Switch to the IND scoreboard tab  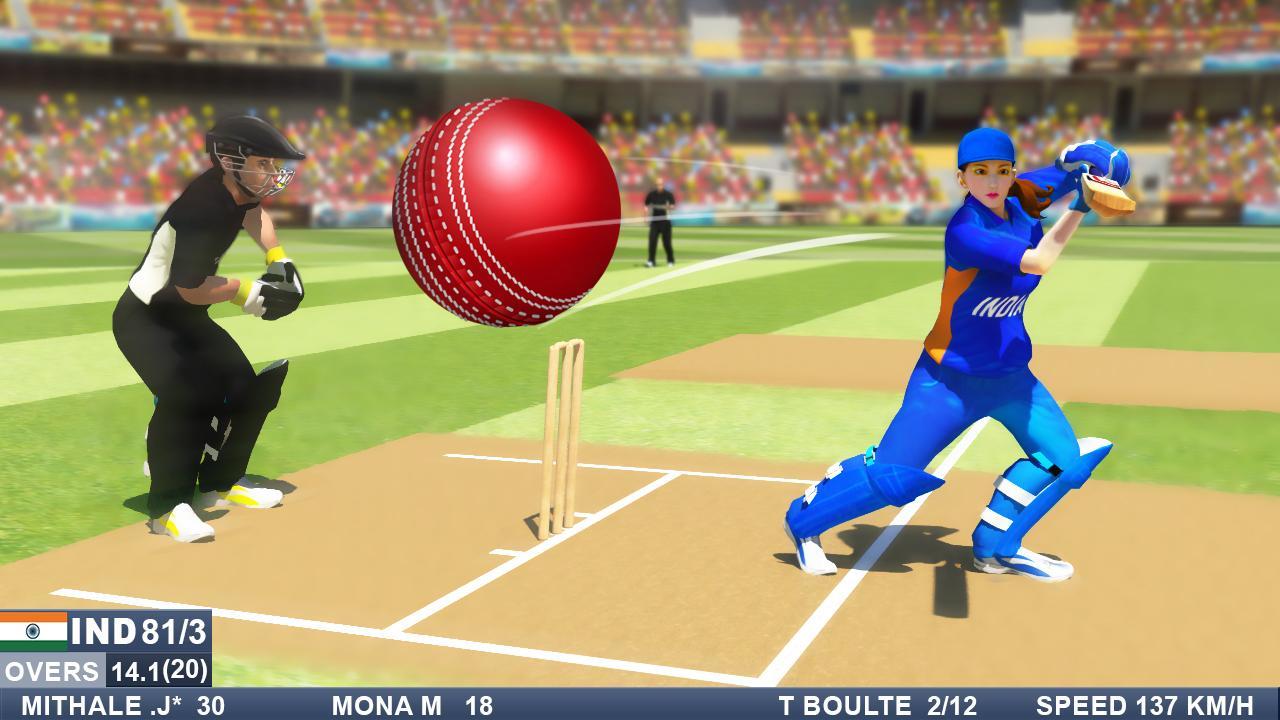click(x=100, y=627)
